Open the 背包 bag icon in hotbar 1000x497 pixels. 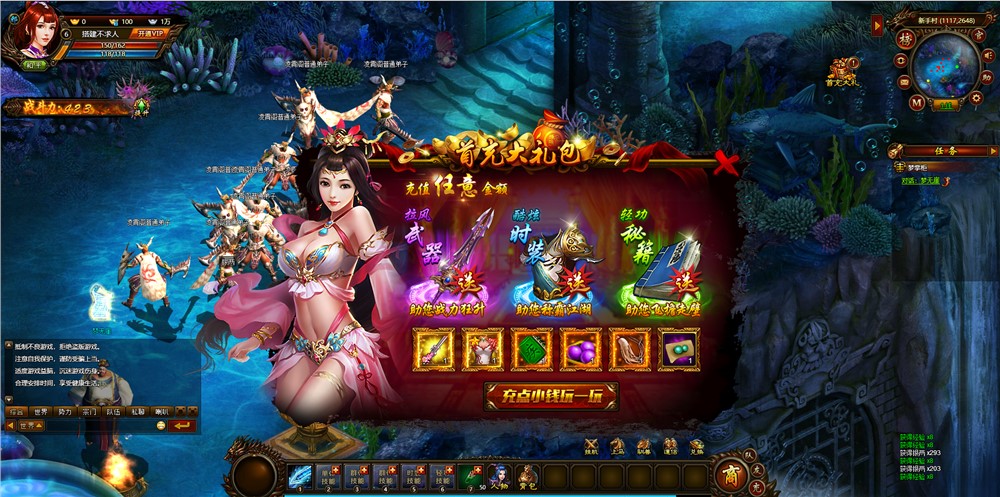(x=527, y=476)
